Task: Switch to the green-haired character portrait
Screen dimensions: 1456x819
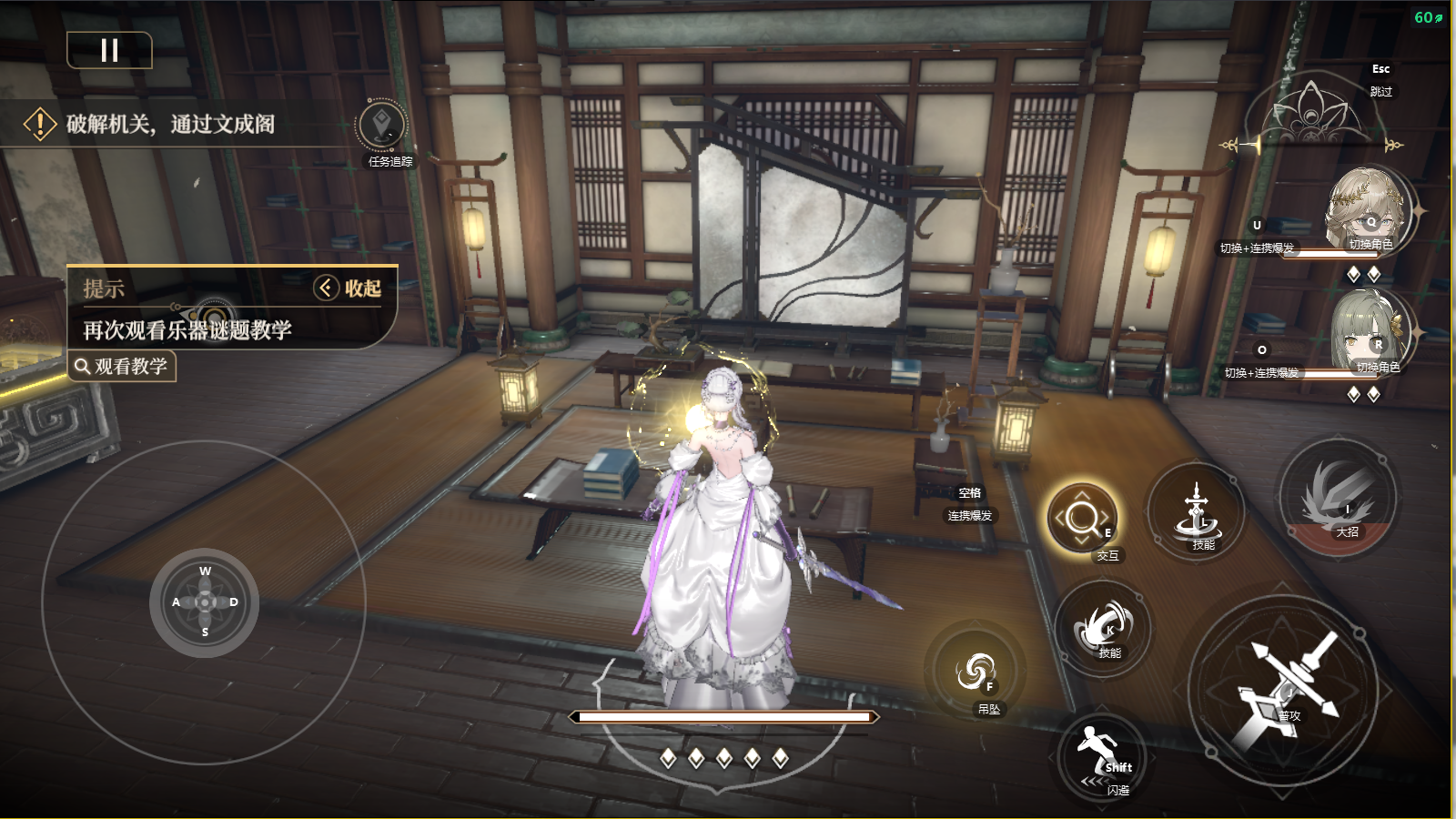Action: click(1370, 333)
